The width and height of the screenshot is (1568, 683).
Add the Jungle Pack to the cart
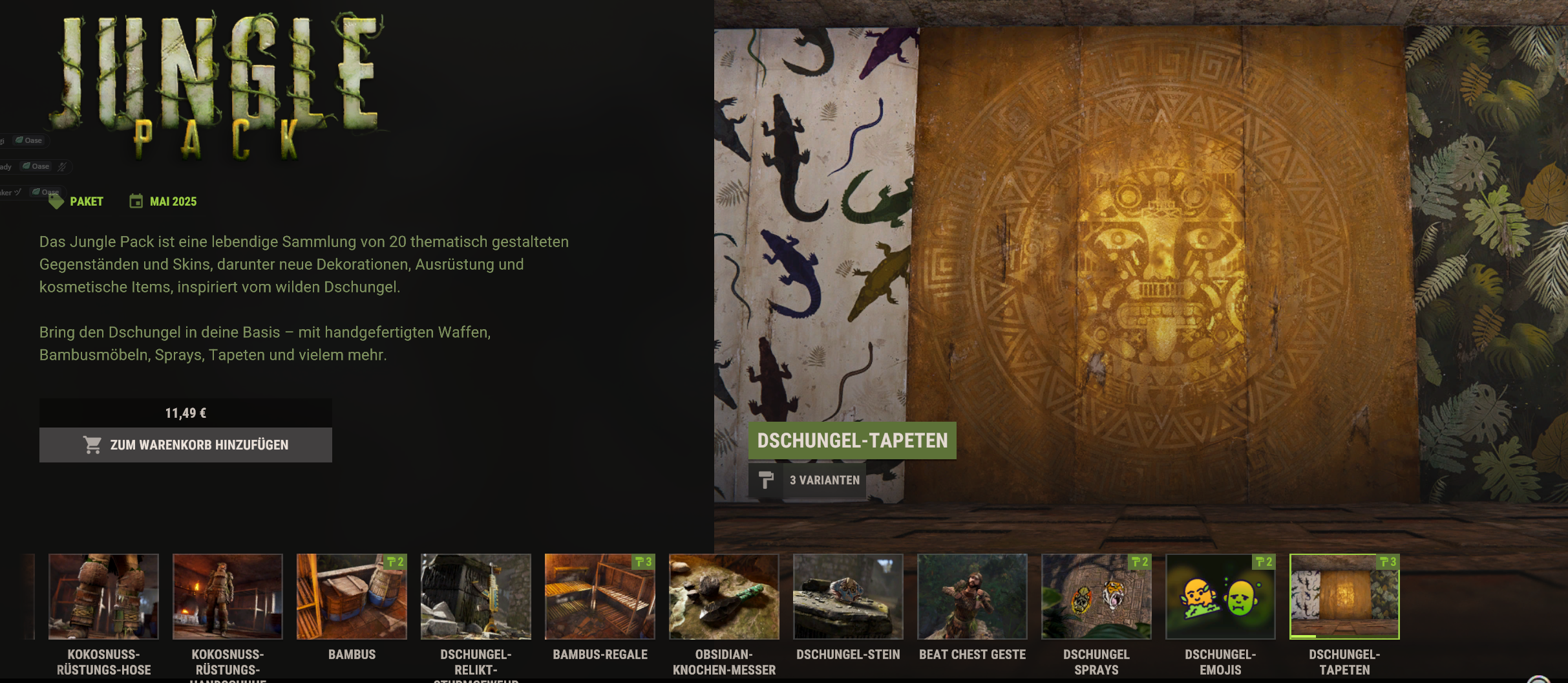185,445
